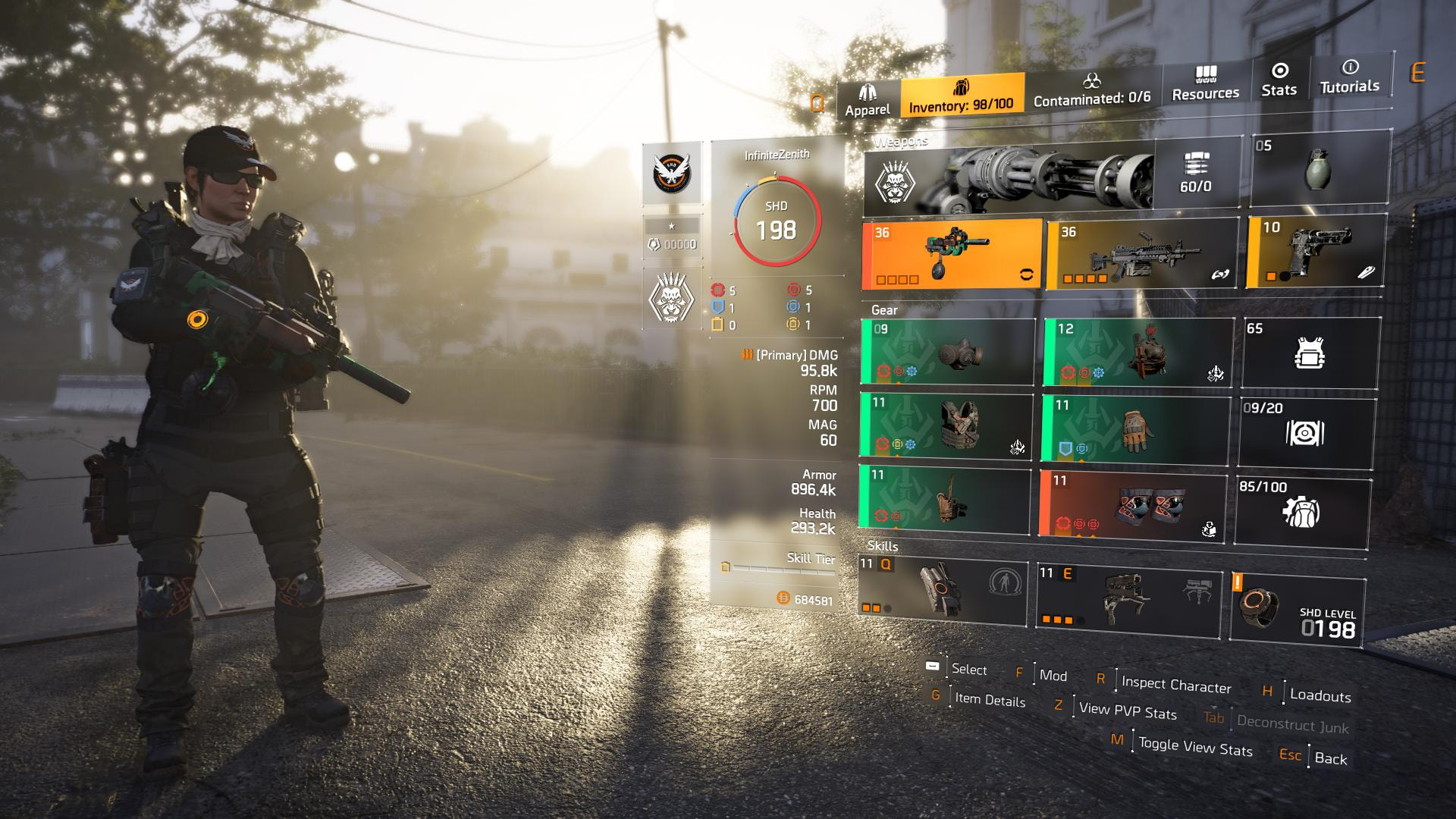Open the Inventory tab

[961, 95]
